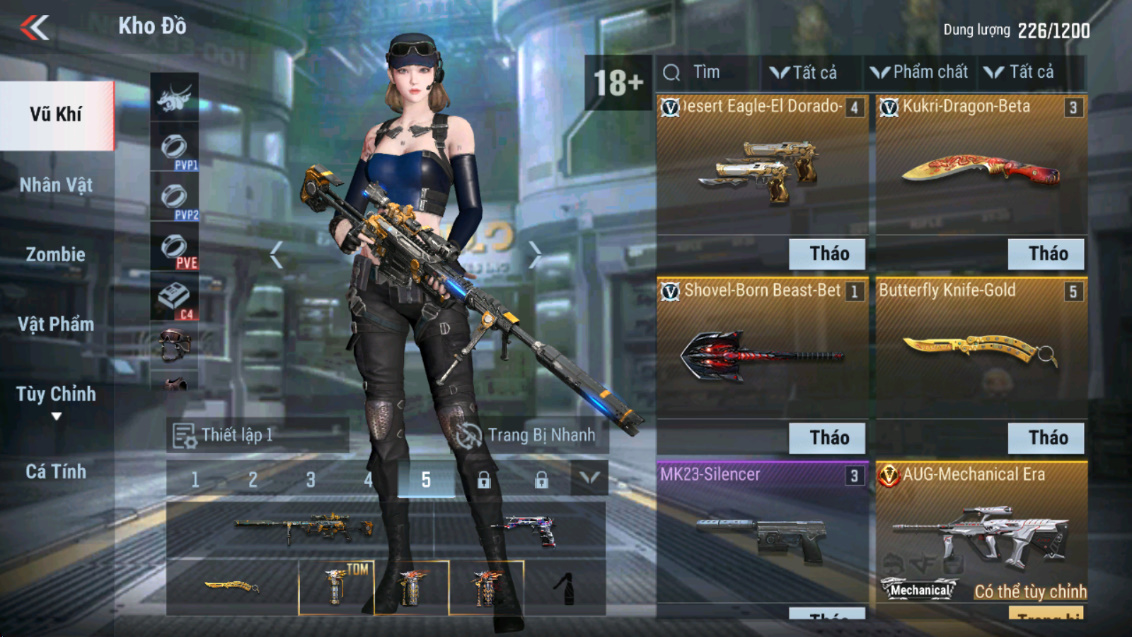Choose the AUG-Mechanical Era rifle
This screenshot has height=637, width=1132.
[x=980, y=530]
